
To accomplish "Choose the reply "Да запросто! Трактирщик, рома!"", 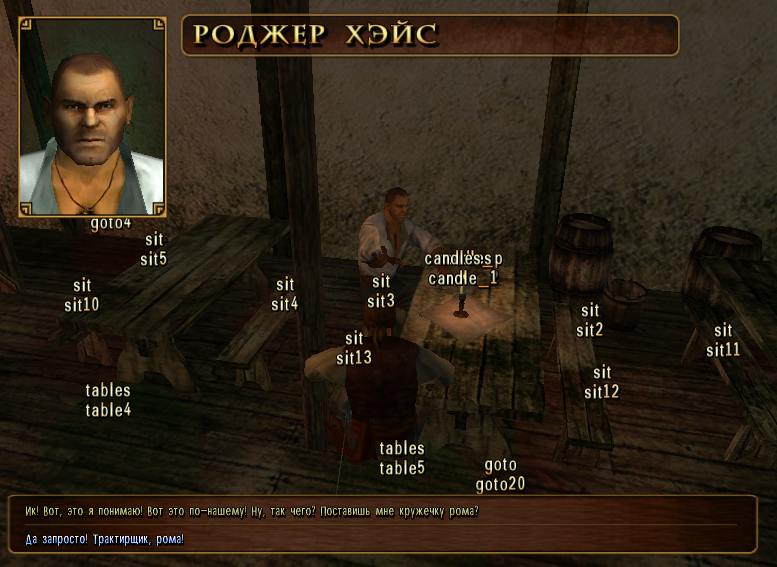I will [x=105, y=539].
